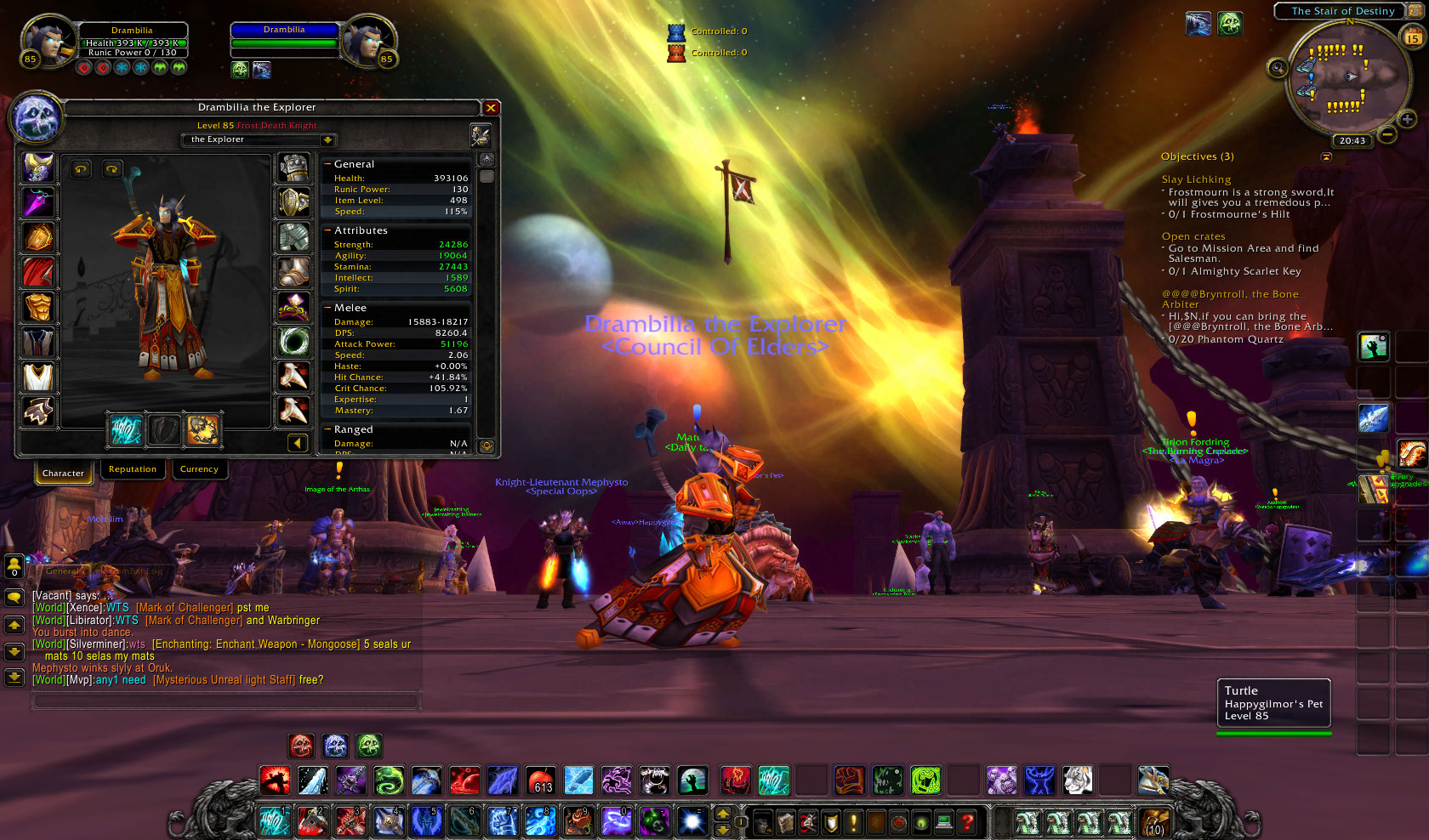The image size is (1429, 840).
Task: Use the red apple item with 613 count
Action: pyautogui.click(x=540, y=780)
